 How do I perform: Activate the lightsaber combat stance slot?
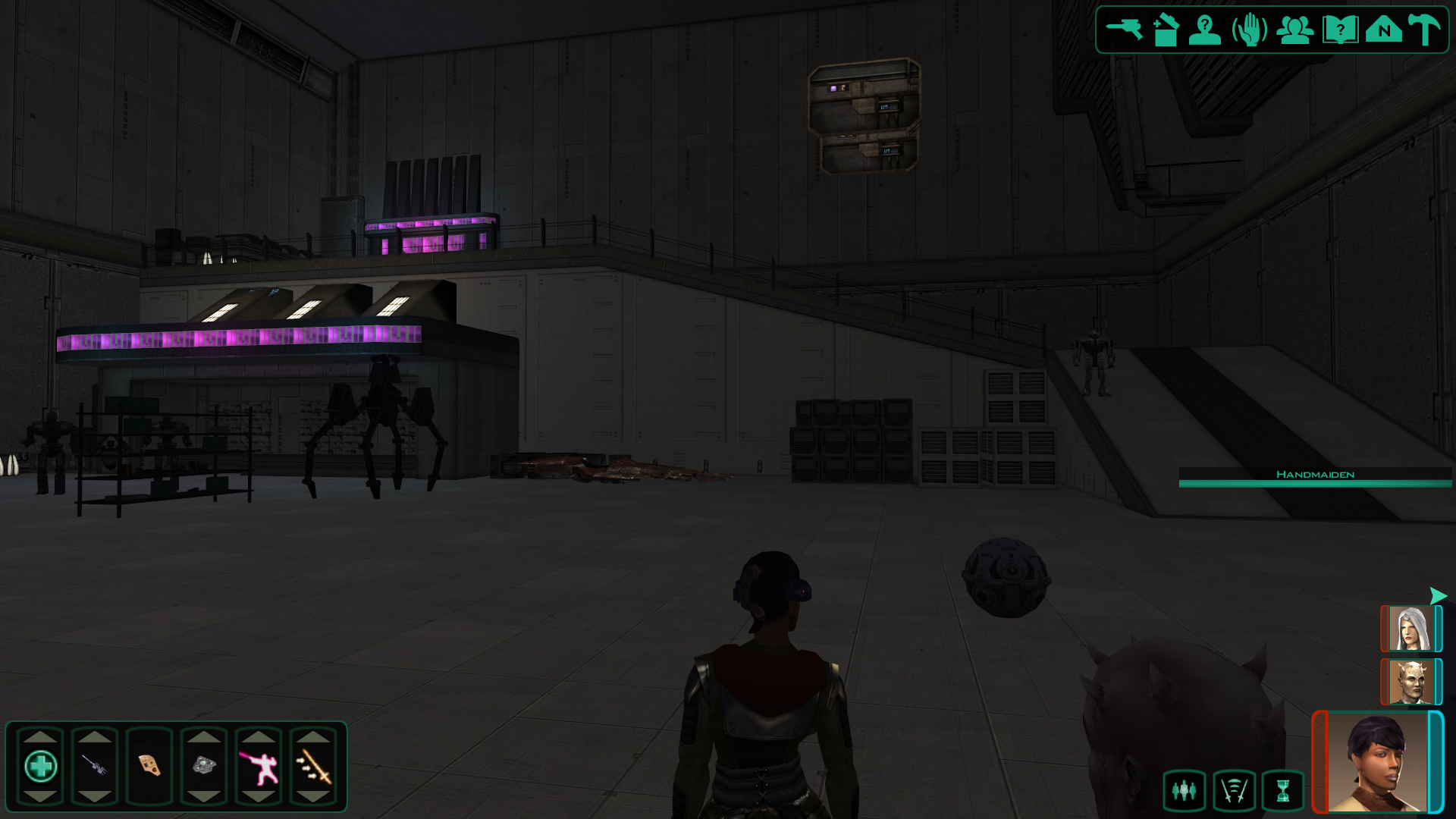[x=259, y=766]
